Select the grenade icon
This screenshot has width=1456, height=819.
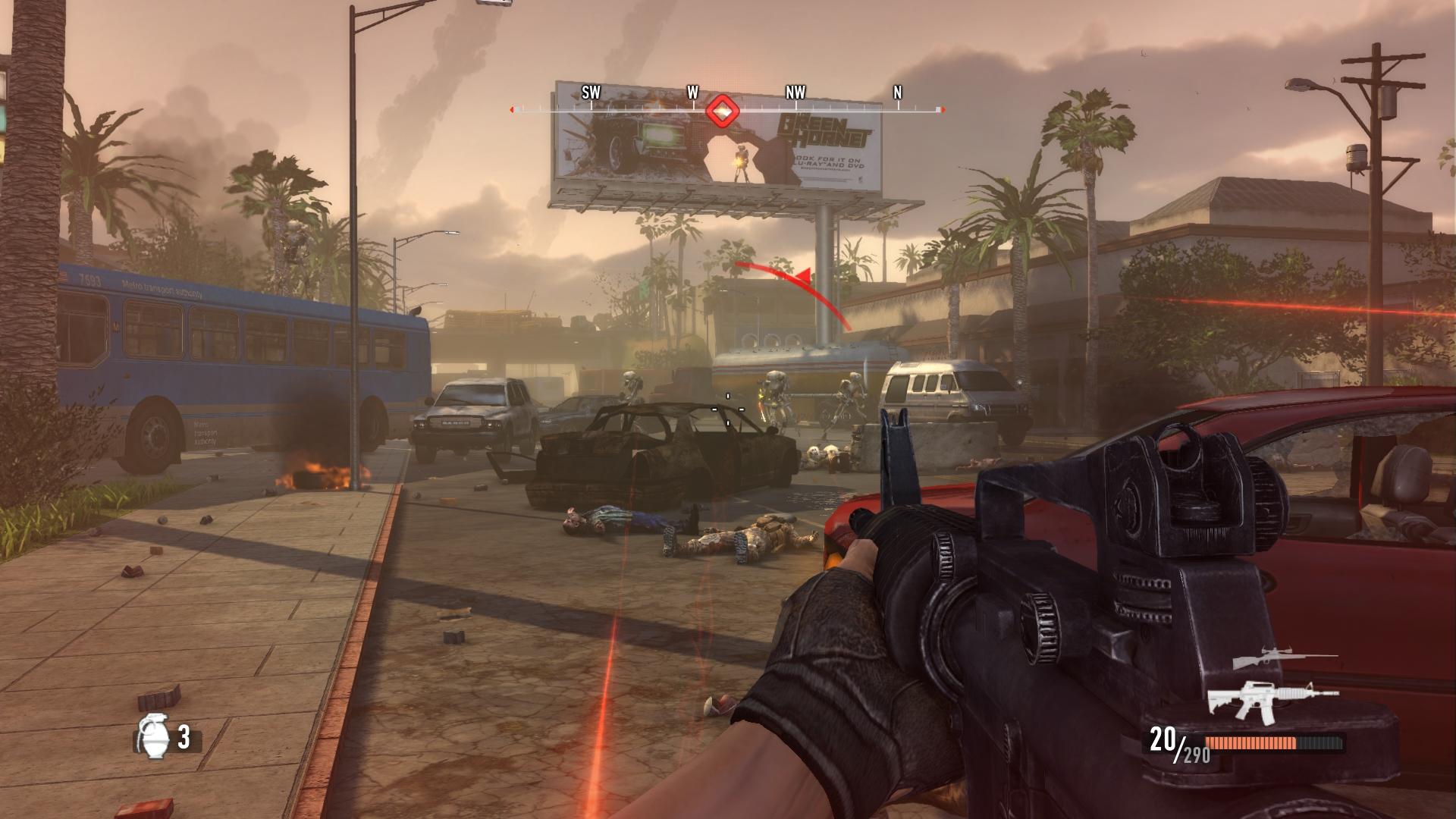click(152, 736)
